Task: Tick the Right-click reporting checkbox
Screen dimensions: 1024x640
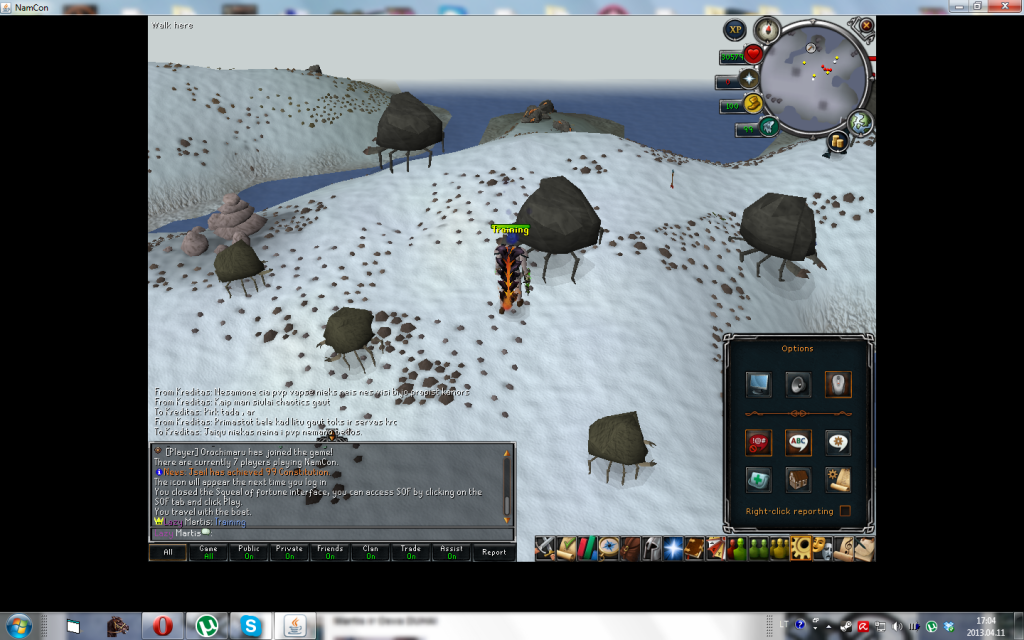Action: pos(846,511)
